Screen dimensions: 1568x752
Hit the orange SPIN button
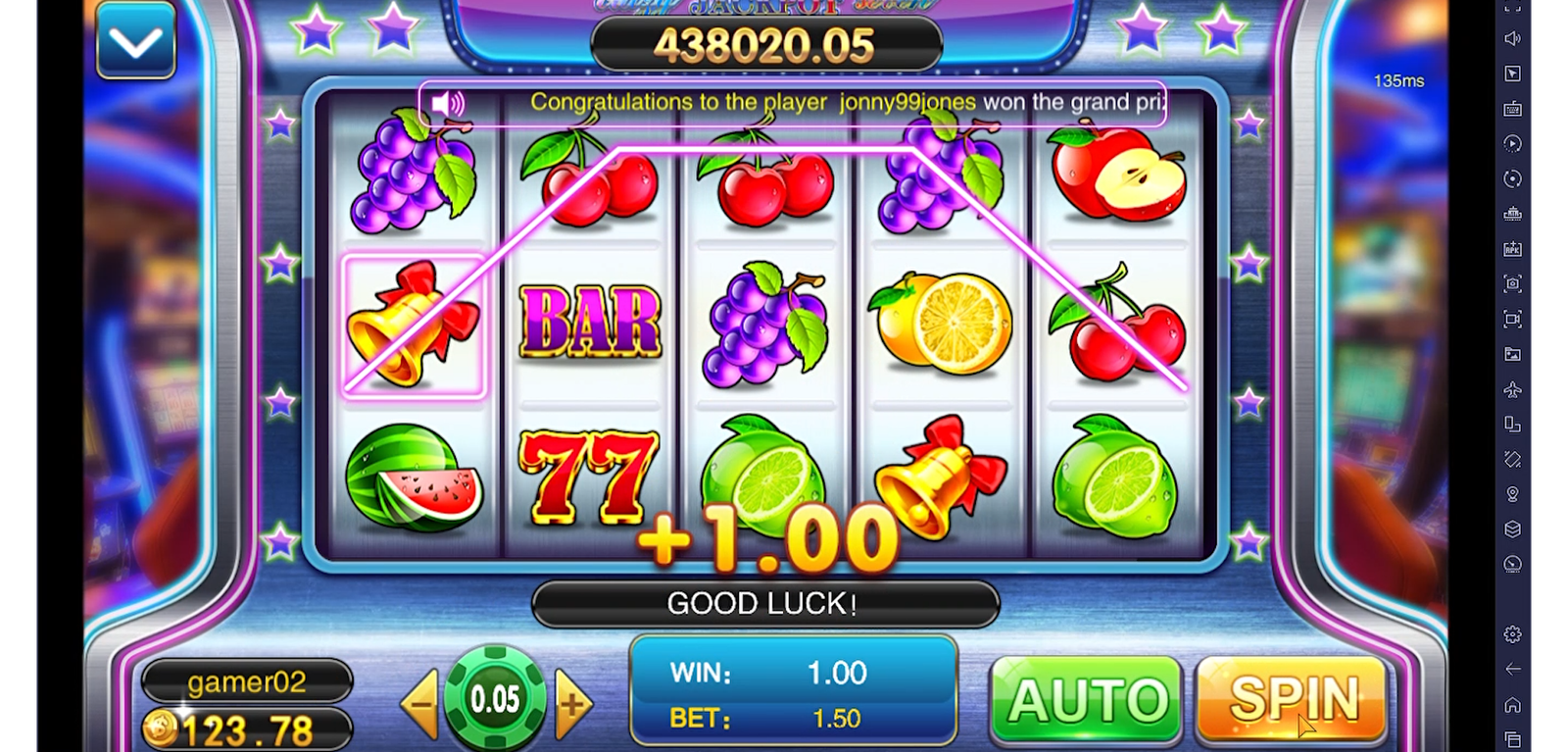pyautogui.click(x=1292, y=700)
